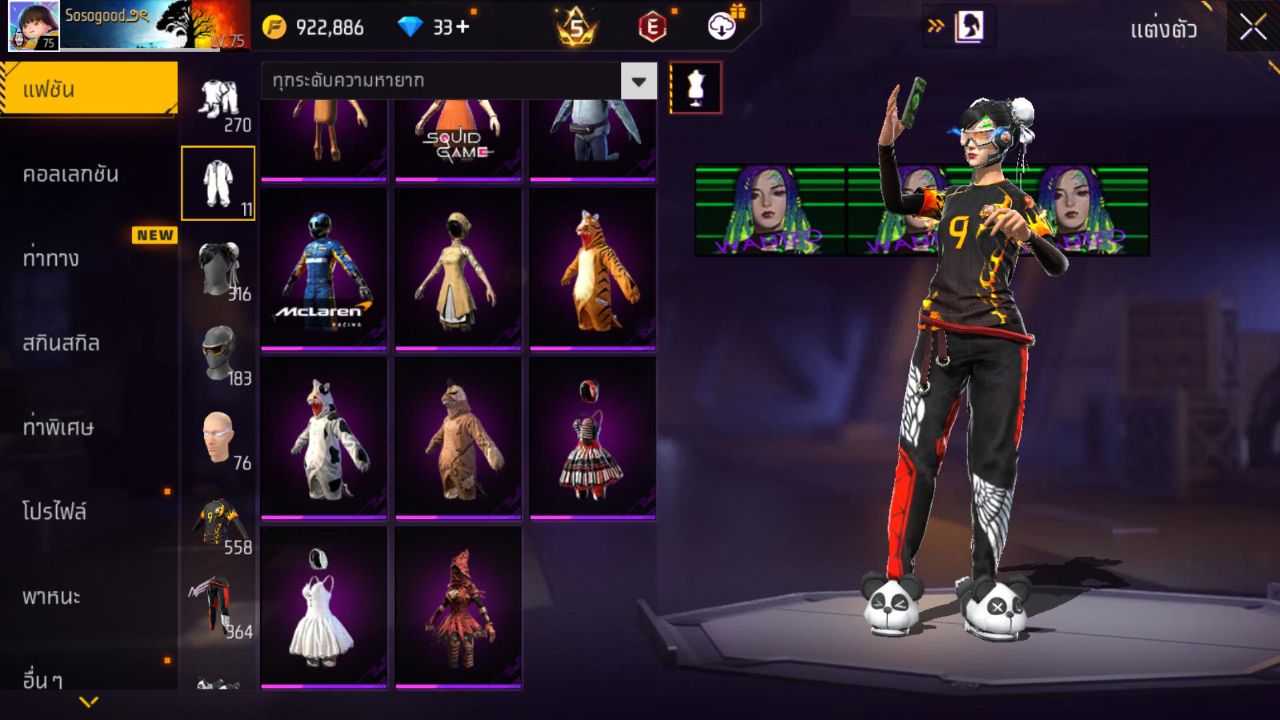The width and height of the screenshot is (1280, 720).
Task: Click the mannequin preset icon above the character
Action: [695, 88]
